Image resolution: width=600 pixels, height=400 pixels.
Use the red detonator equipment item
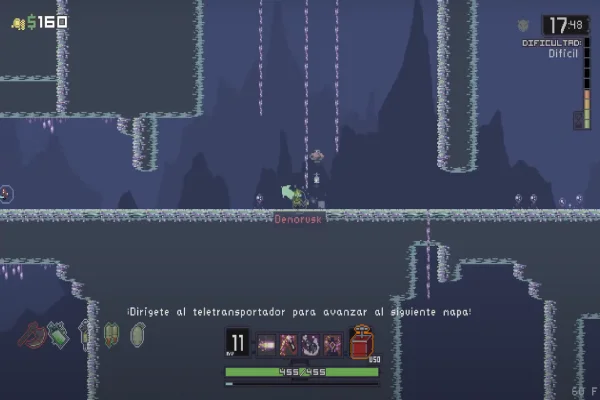pyautogui.click(x=362, y=343)
